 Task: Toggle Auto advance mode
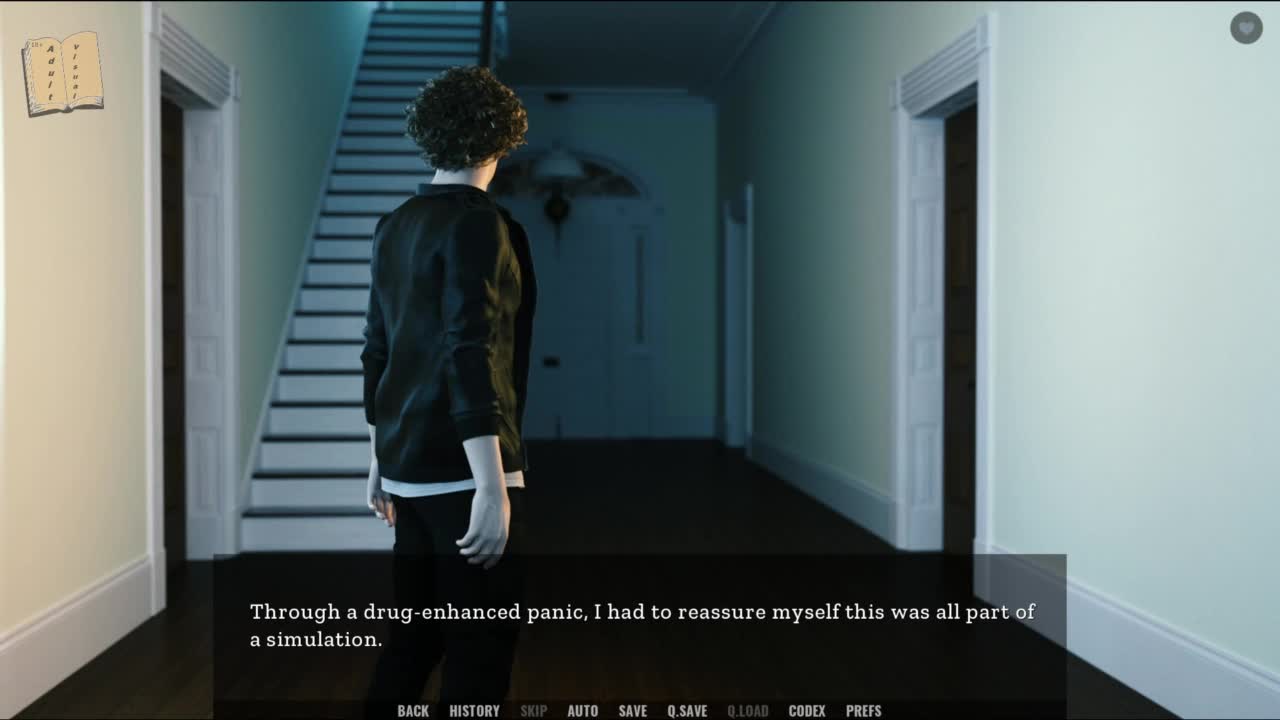pos(582,711)
